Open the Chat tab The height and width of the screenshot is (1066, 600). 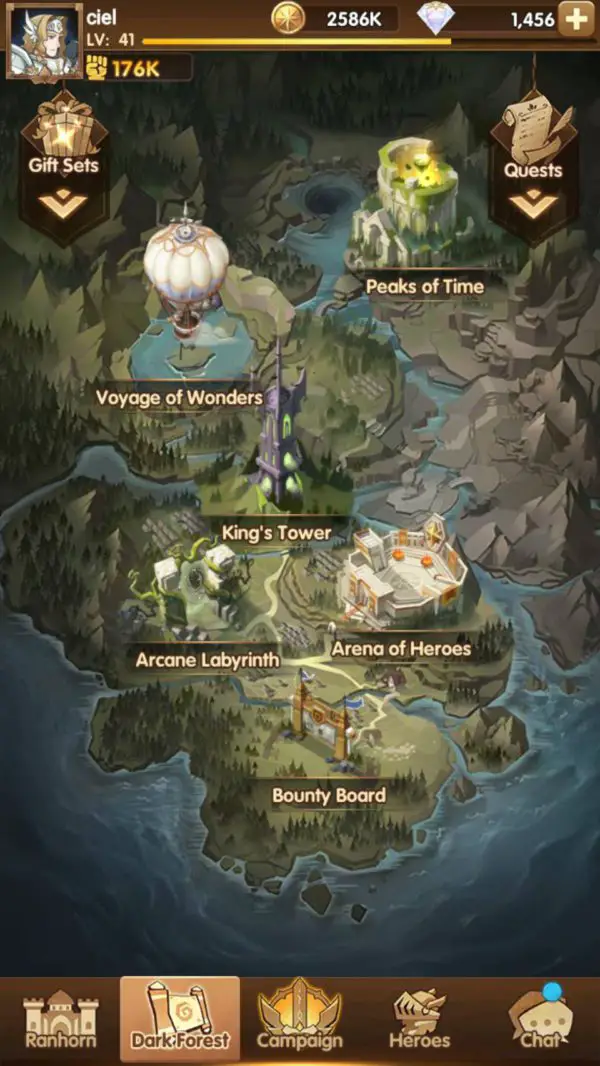(540, 1020)
